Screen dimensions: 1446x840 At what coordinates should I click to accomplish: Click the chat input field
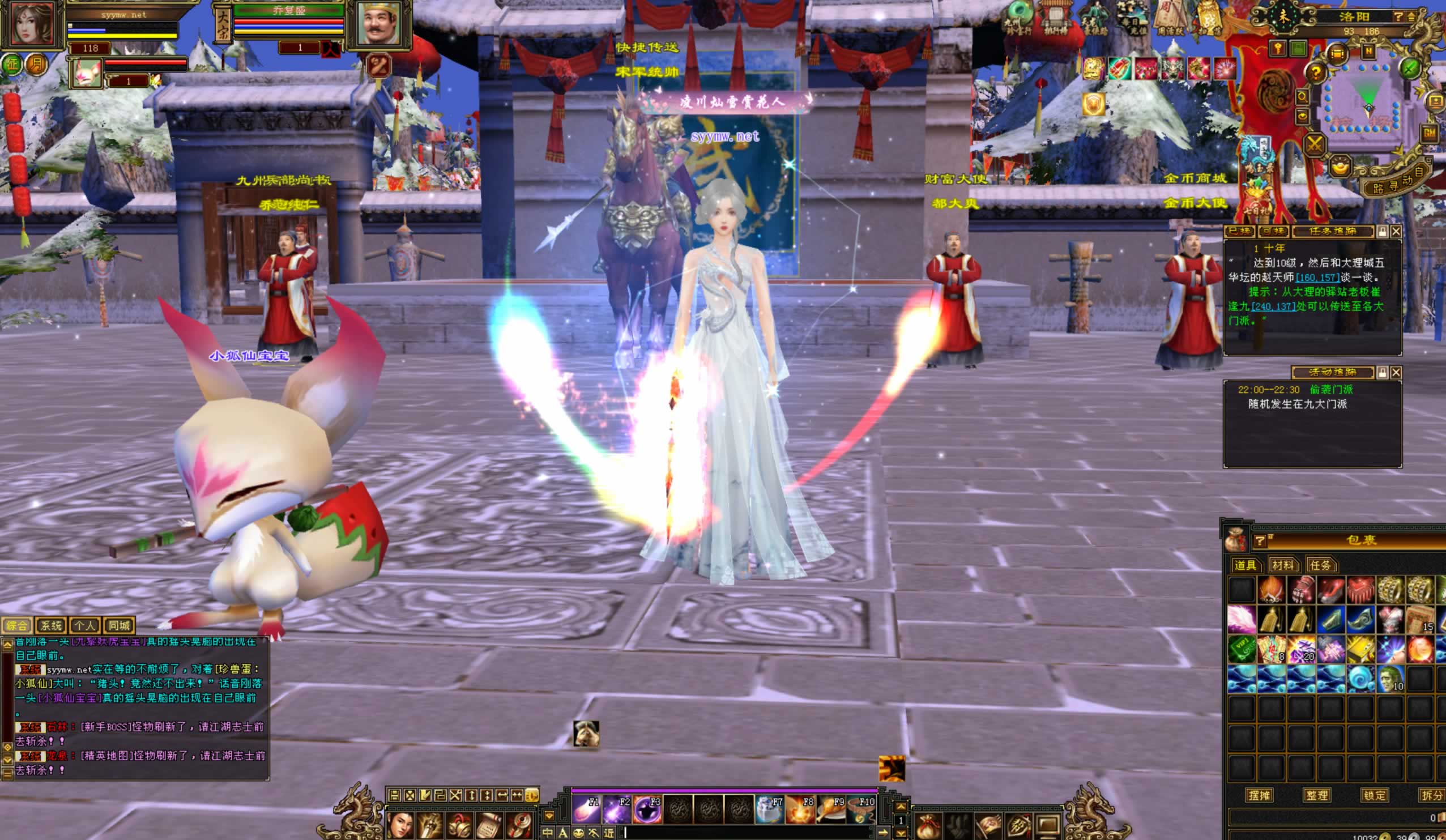[746, 833]
